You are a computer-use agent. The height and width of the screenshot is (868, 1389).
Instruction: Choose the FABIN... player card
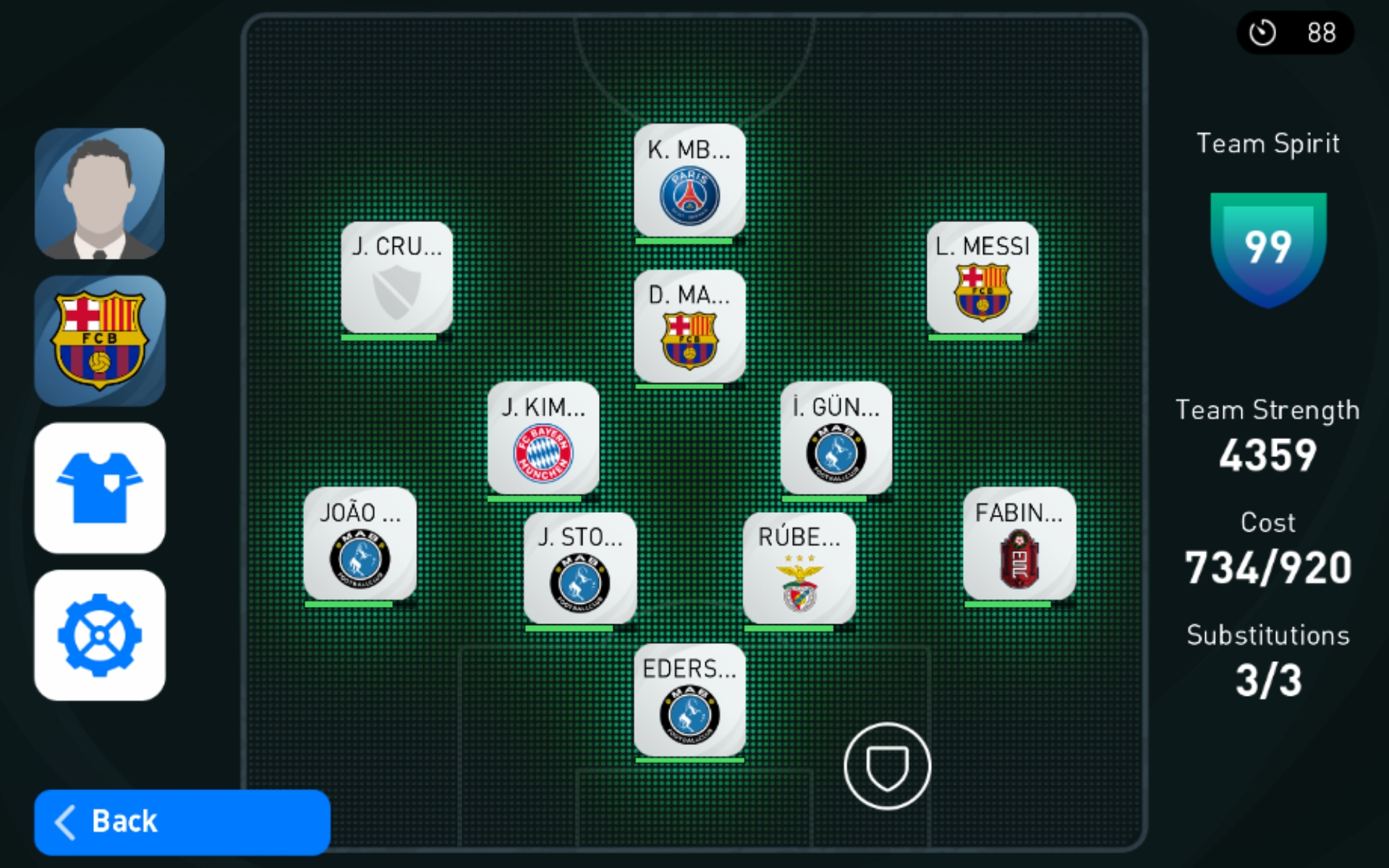tap(1019, 544)
